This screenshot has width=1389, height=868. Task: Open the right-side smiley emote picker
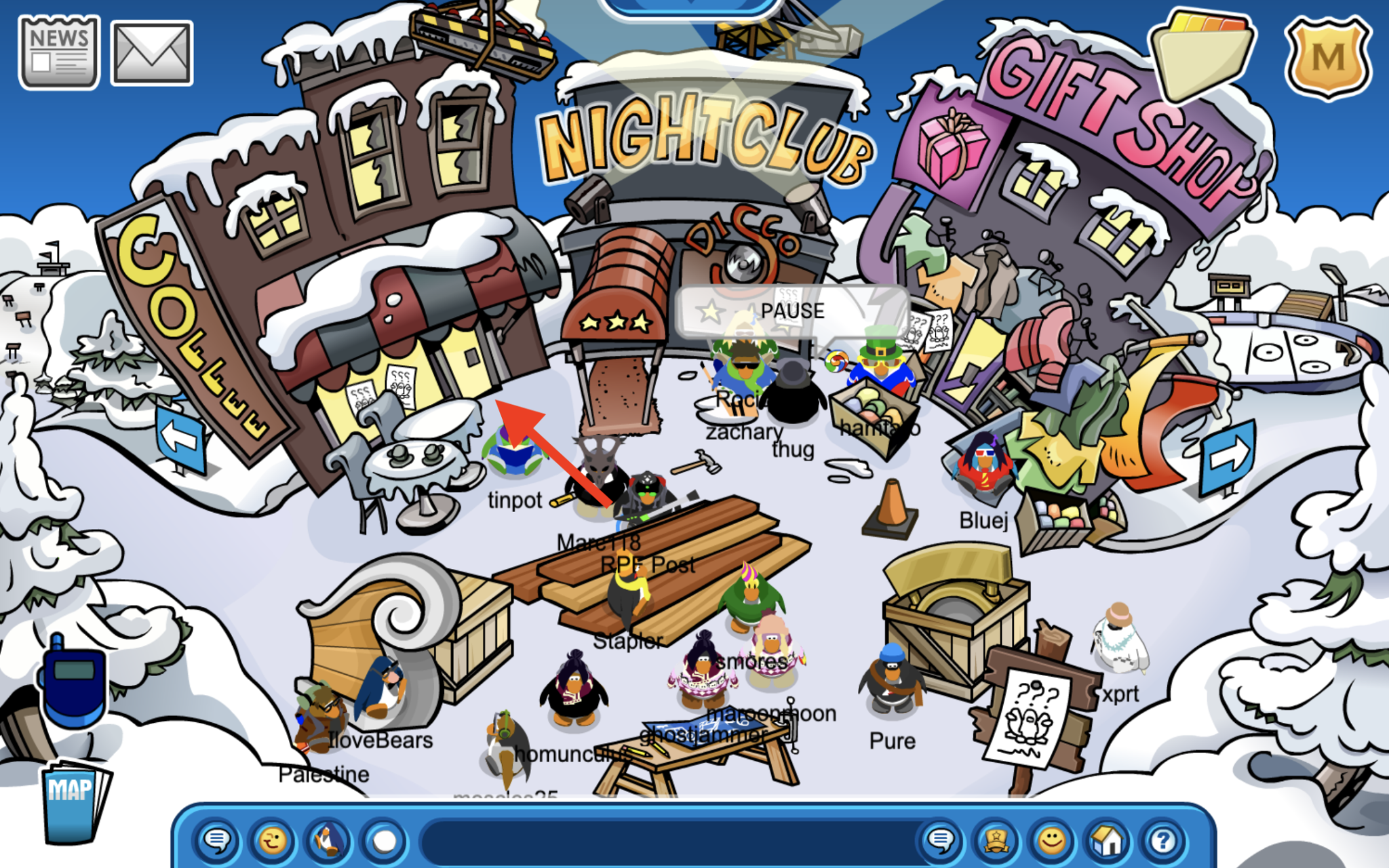point(1049,842)
